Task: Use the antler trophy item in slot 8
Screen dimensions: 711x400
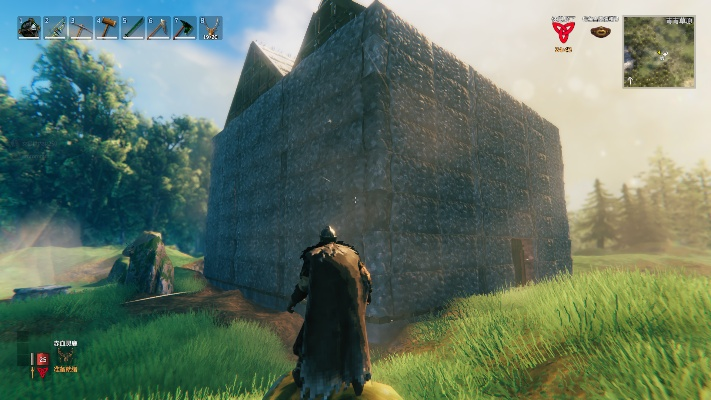Action: 211,28
